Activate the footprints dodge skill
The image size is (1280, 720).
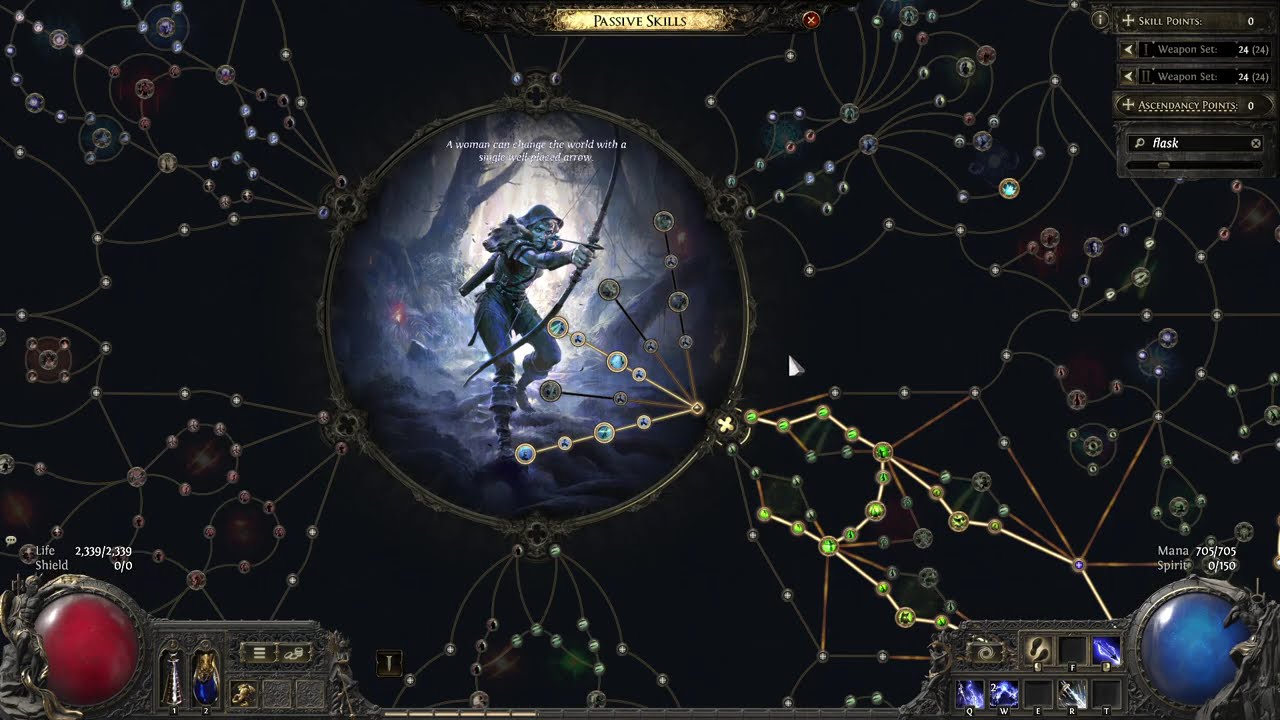[1038, 651]
